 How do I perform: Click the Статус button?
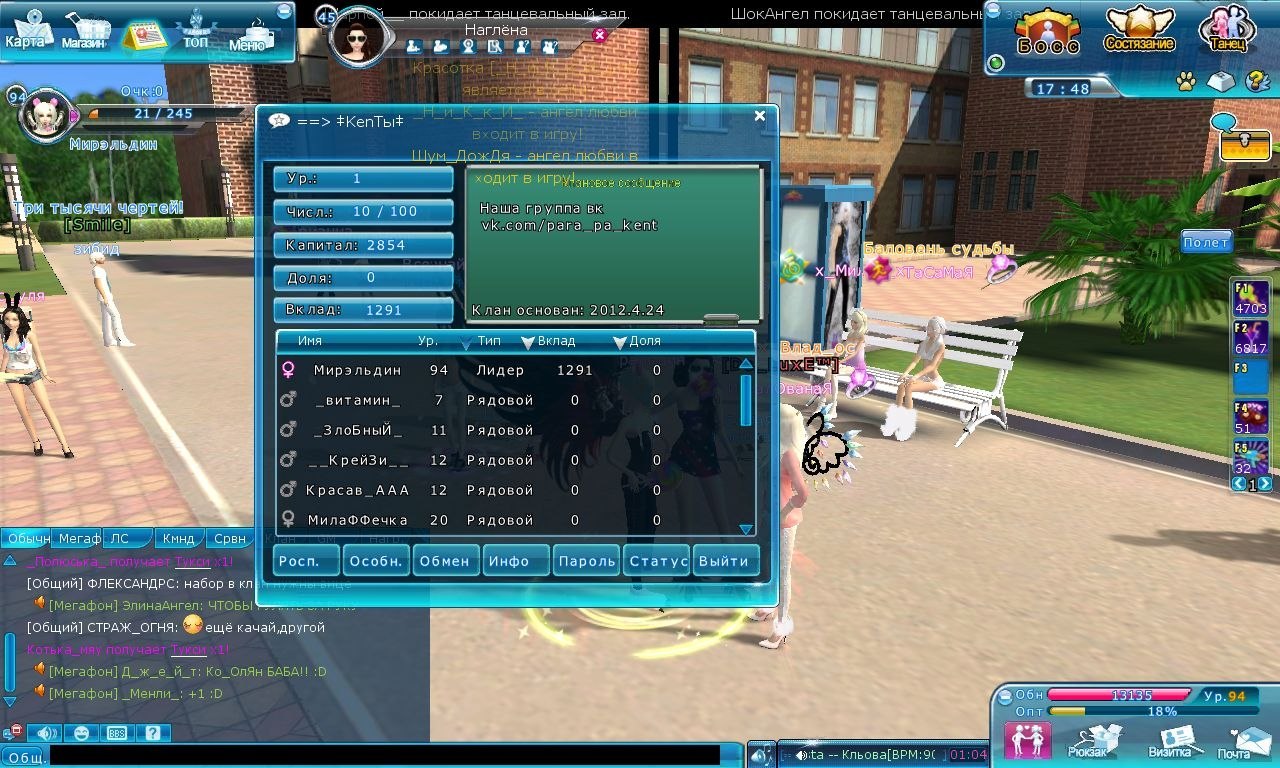tap(656, 561)
